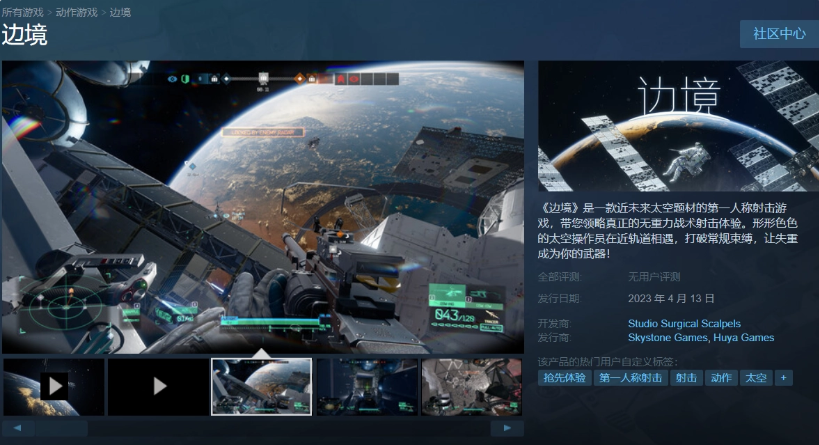Select the 太空 tag

(755, 378)
